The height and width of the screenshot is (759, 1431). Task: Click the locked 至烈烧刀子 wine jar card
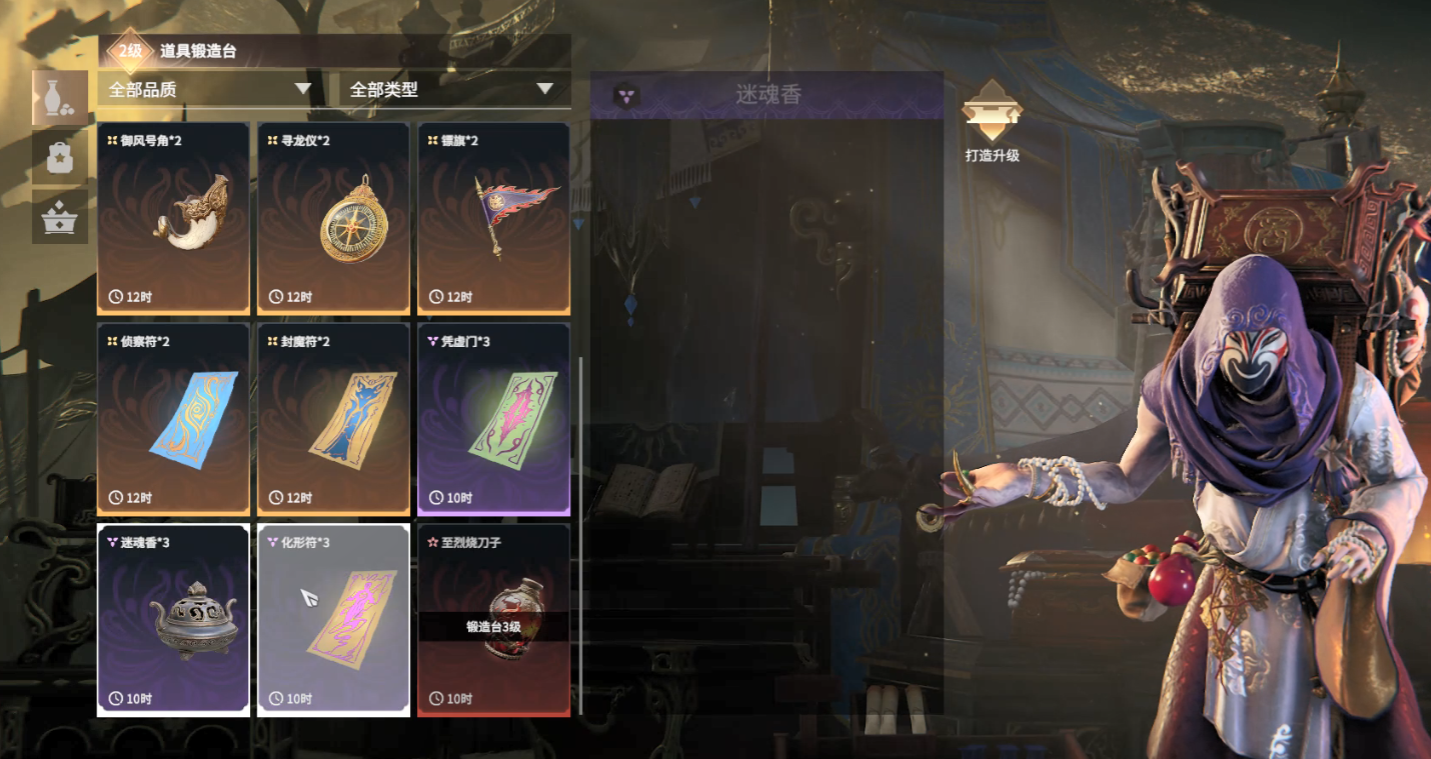pos(493,620)
